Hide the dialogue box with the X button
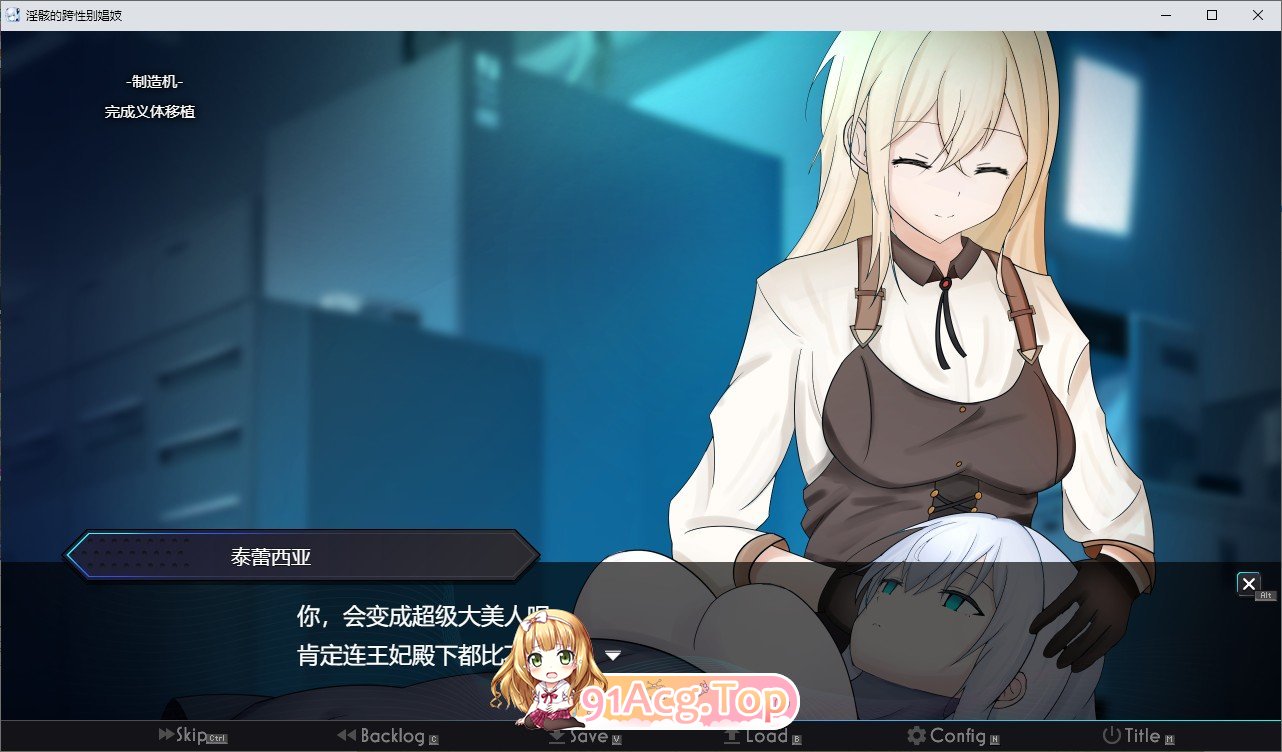The height and width of the screenshot is (752, 1282). click(x=1249, y=584)
